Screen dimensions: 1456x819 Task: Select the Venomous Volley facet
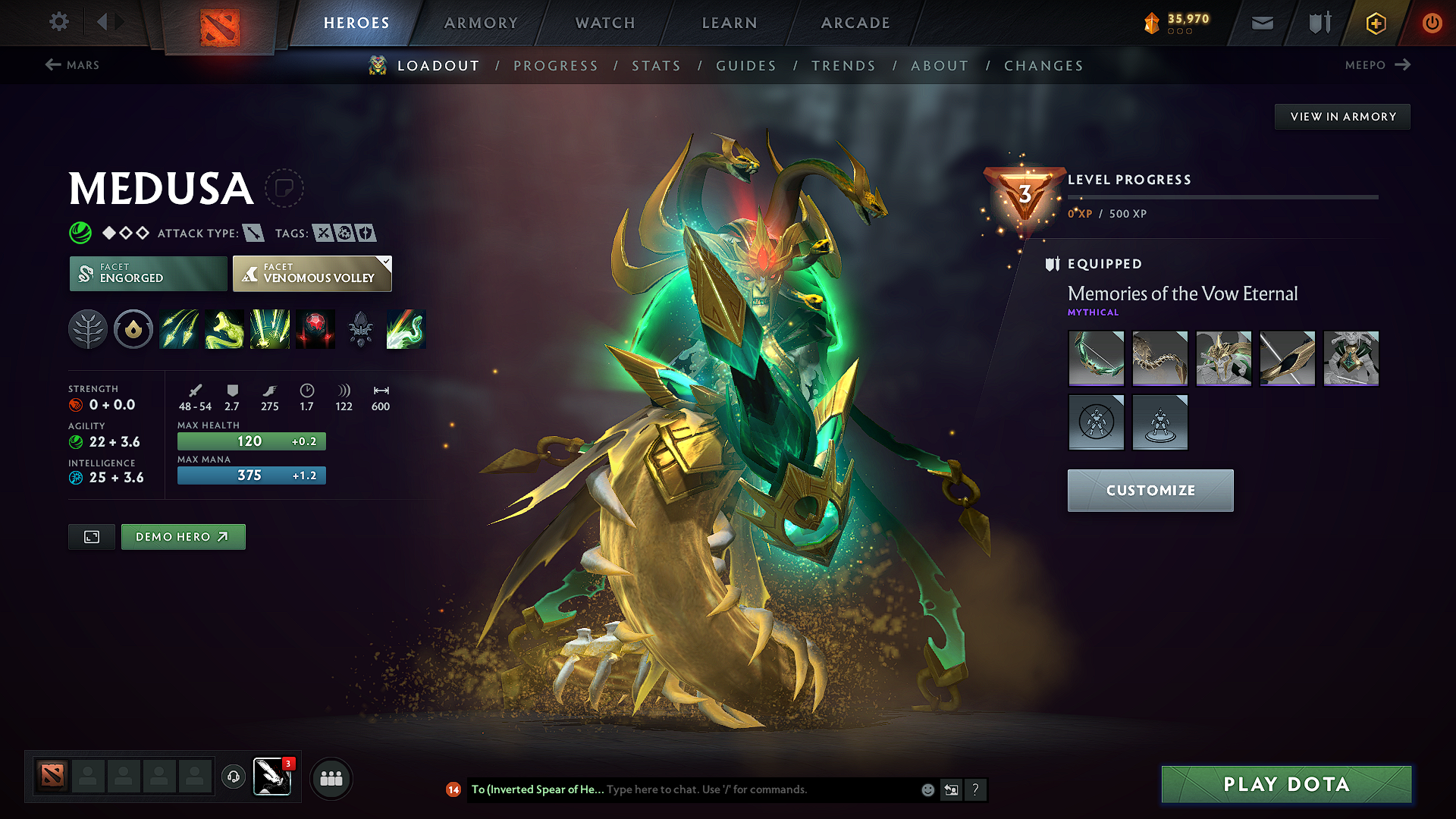click(x=312, y=273)
